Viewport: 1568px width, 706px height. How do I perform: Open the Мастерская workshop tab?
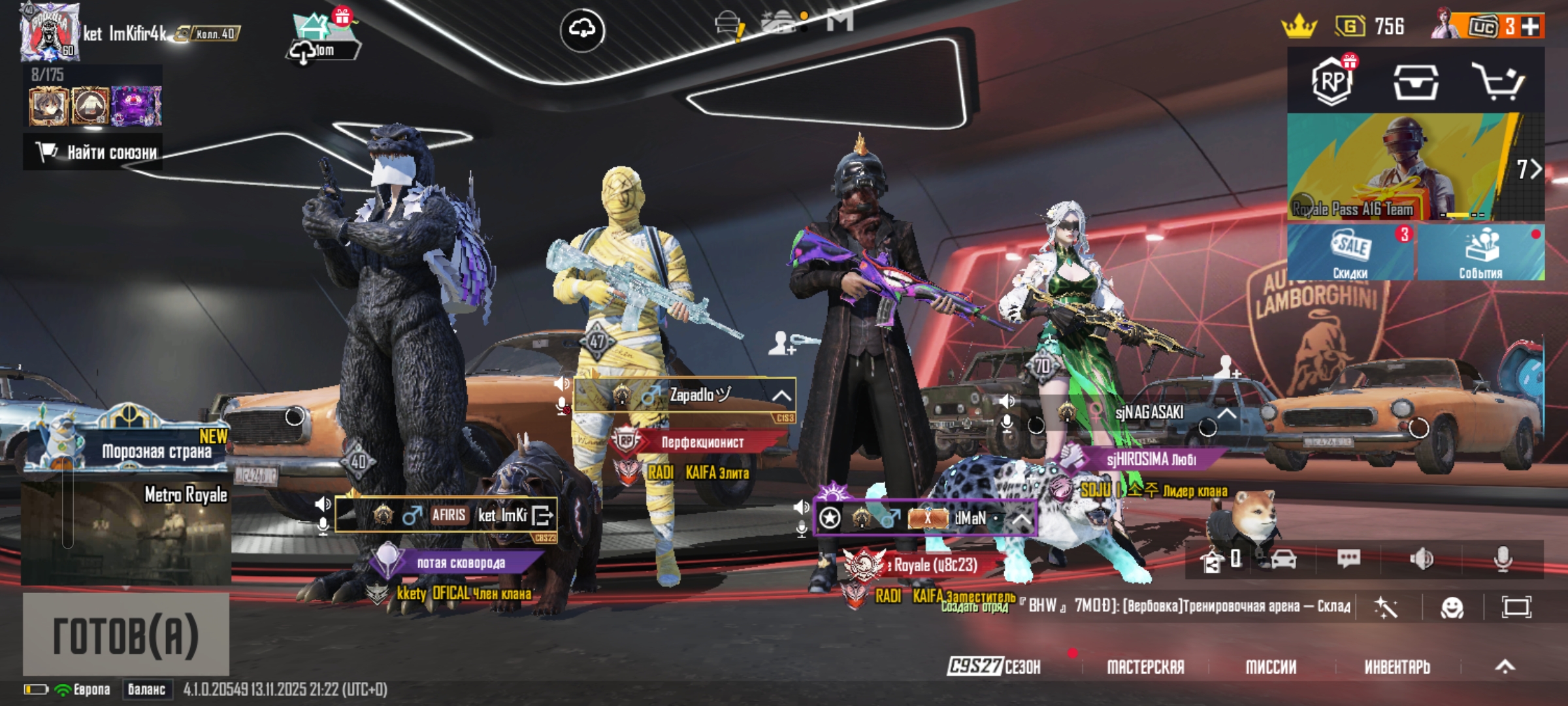coord(1145,667)
